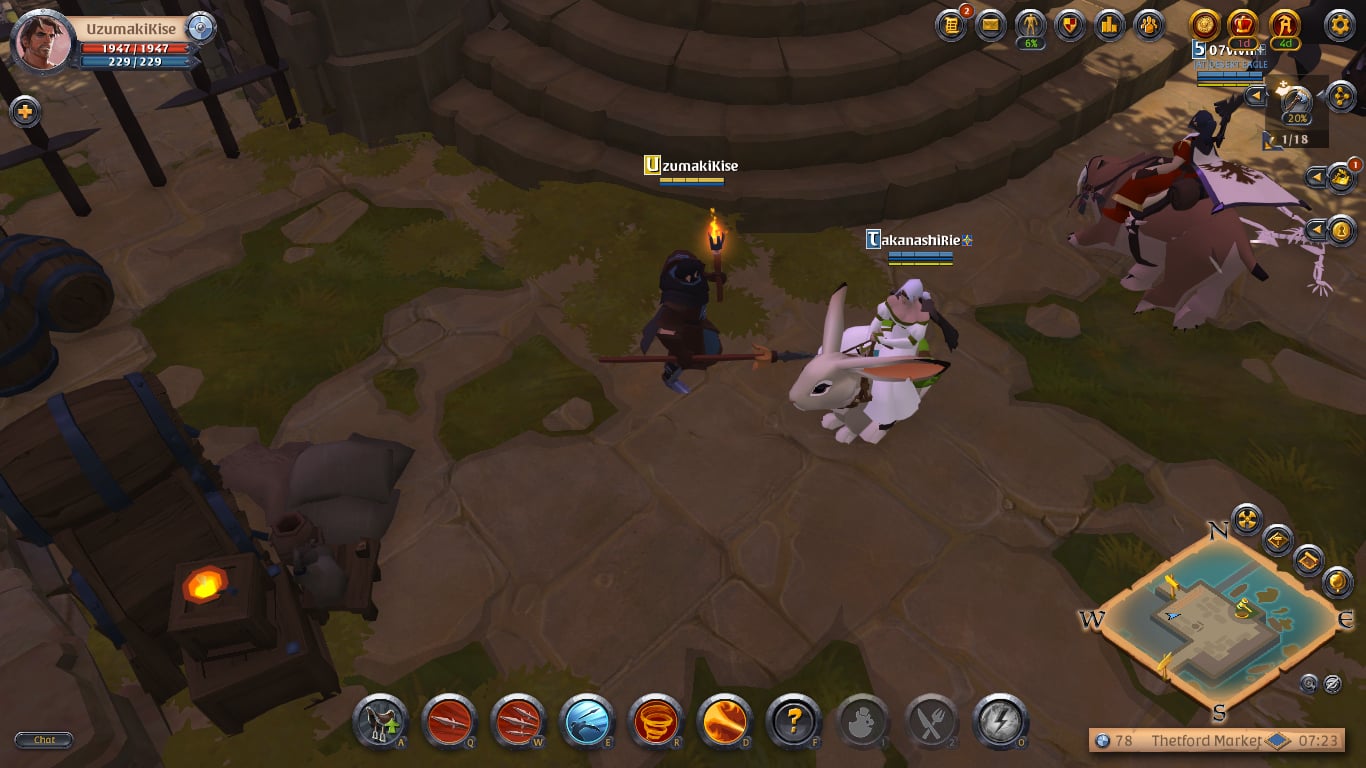The image size is (1366, 768).
Task: Use the single spear Q ability
Action: (449, 721)
